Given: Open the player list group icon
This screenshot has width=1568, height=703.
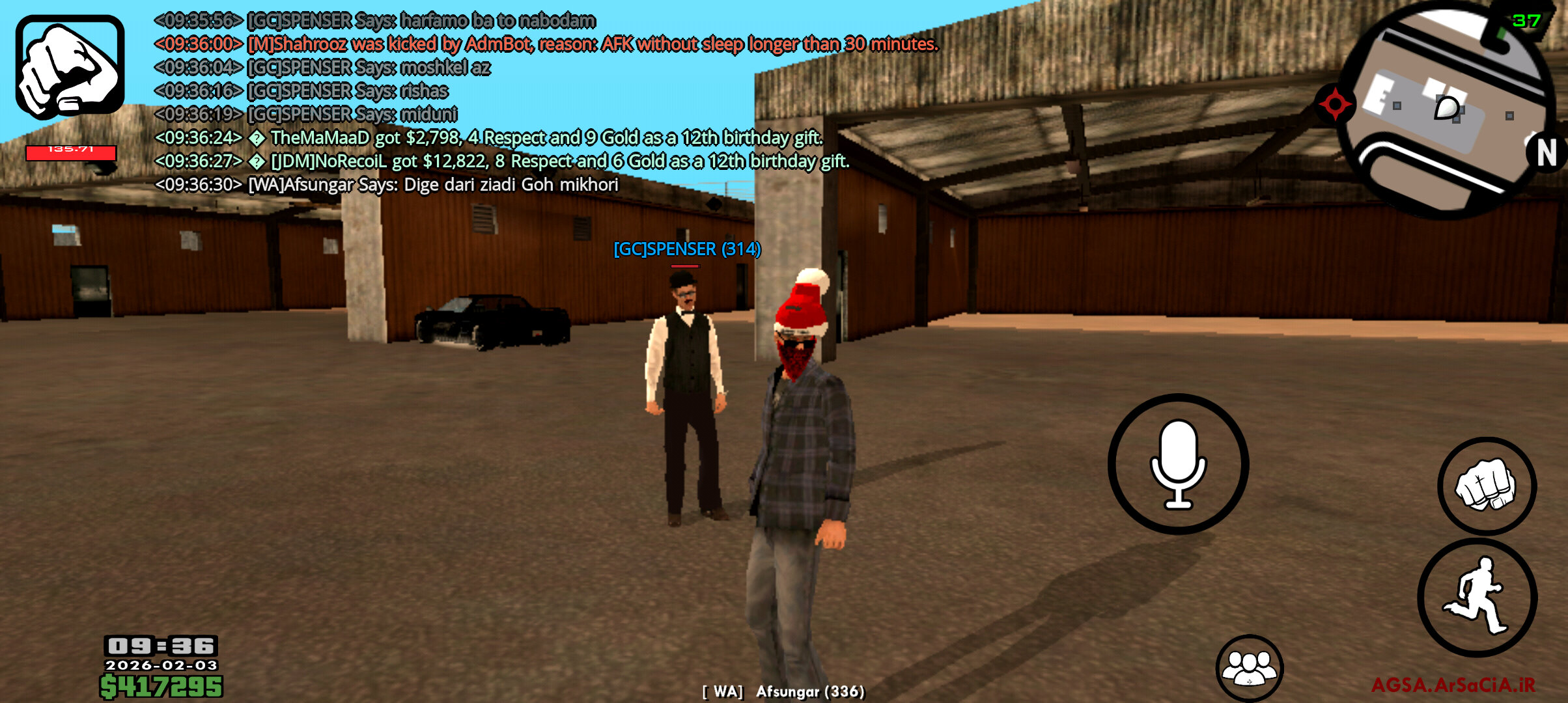Looking at the screenshot, I should tap(1249, 668).
